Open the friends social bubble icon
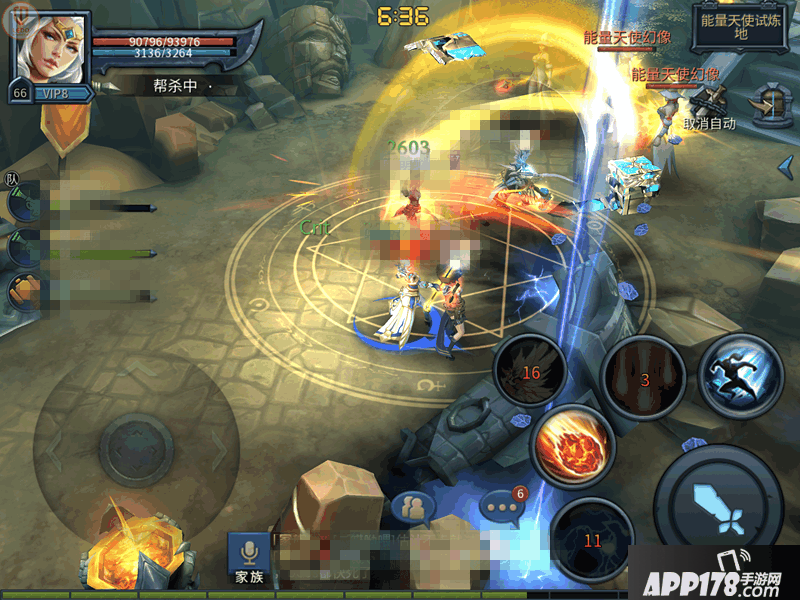The height and width of the screenshot is (600, 800). click(412, 509)
